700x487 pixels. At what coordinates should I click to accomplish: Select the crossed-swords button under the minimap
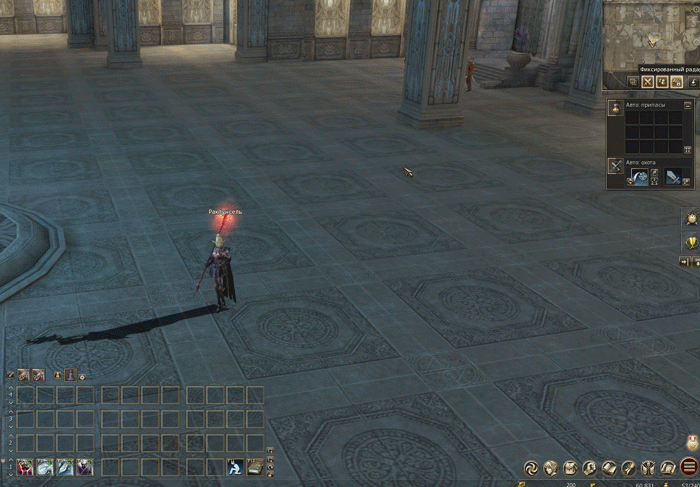tap(647, 81)
